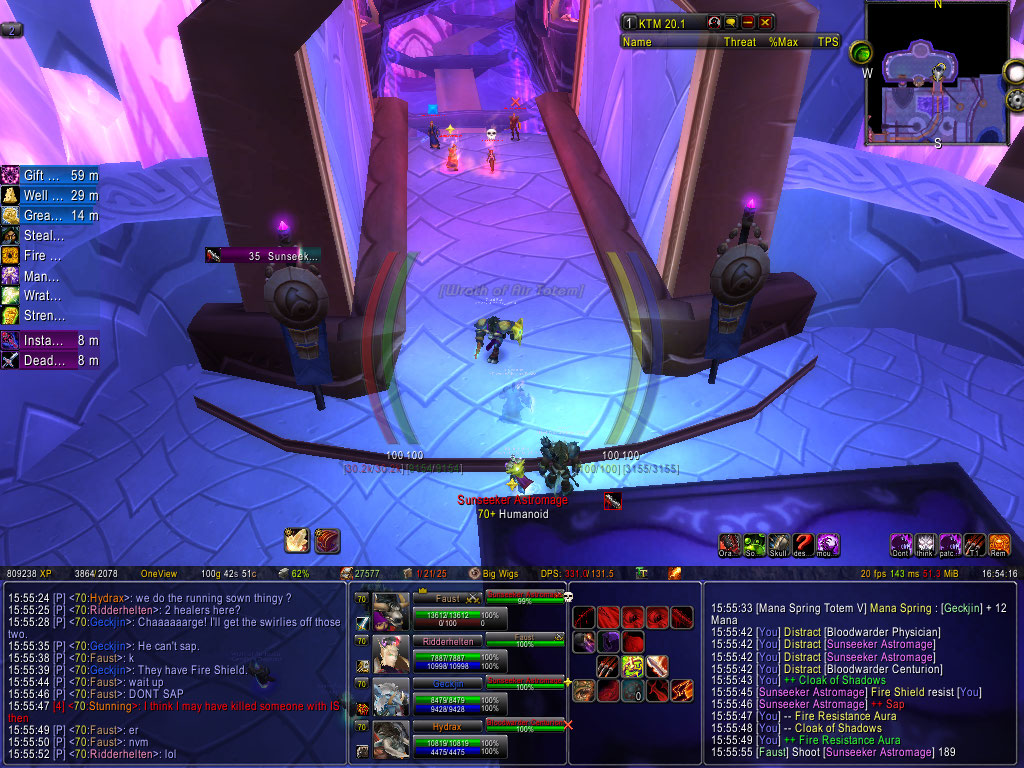
Task: Open the red chest bag icon
Action: click(x=328, y=541)
